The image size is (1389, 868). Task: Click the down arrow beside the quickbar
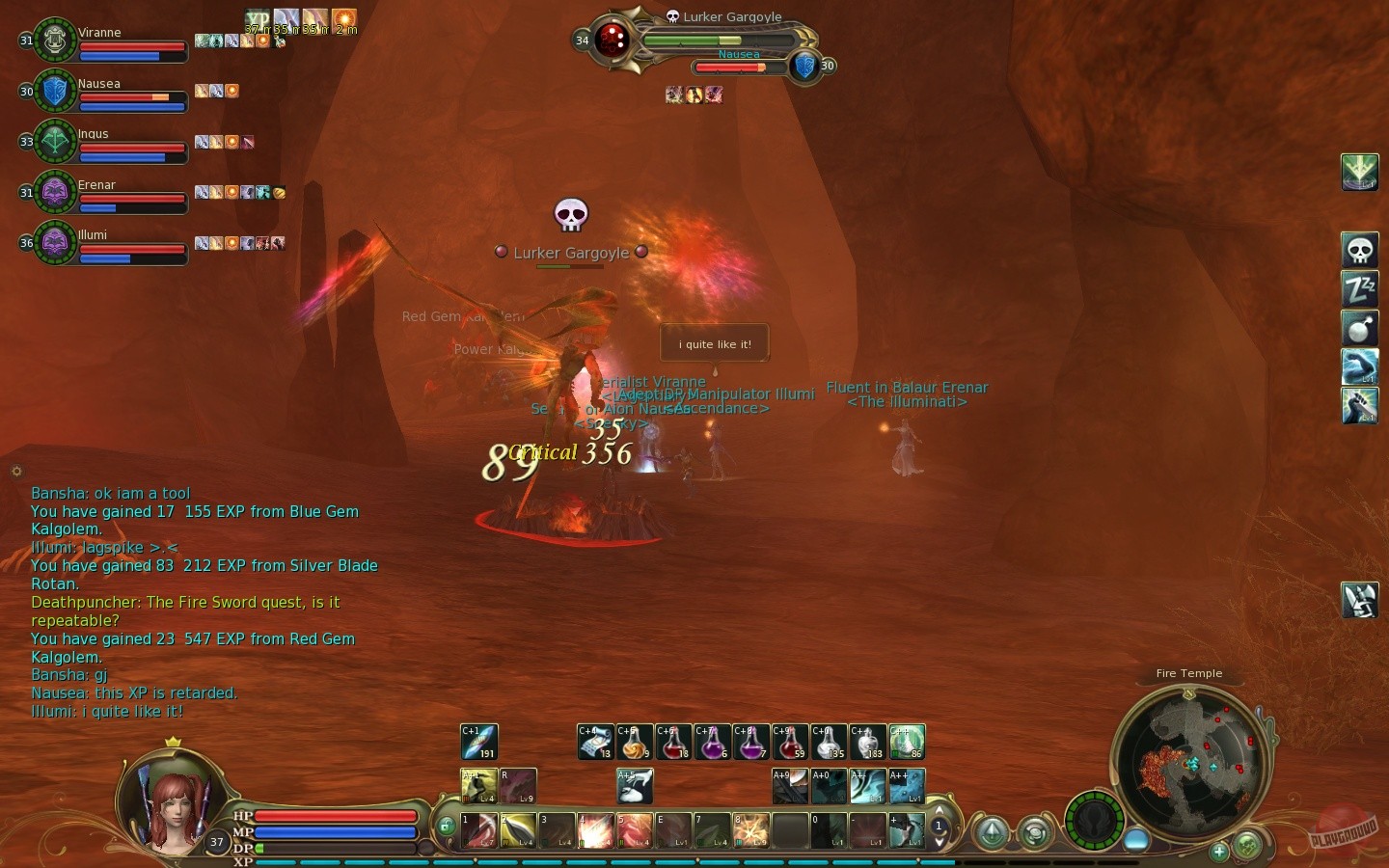tap(939, 841)
